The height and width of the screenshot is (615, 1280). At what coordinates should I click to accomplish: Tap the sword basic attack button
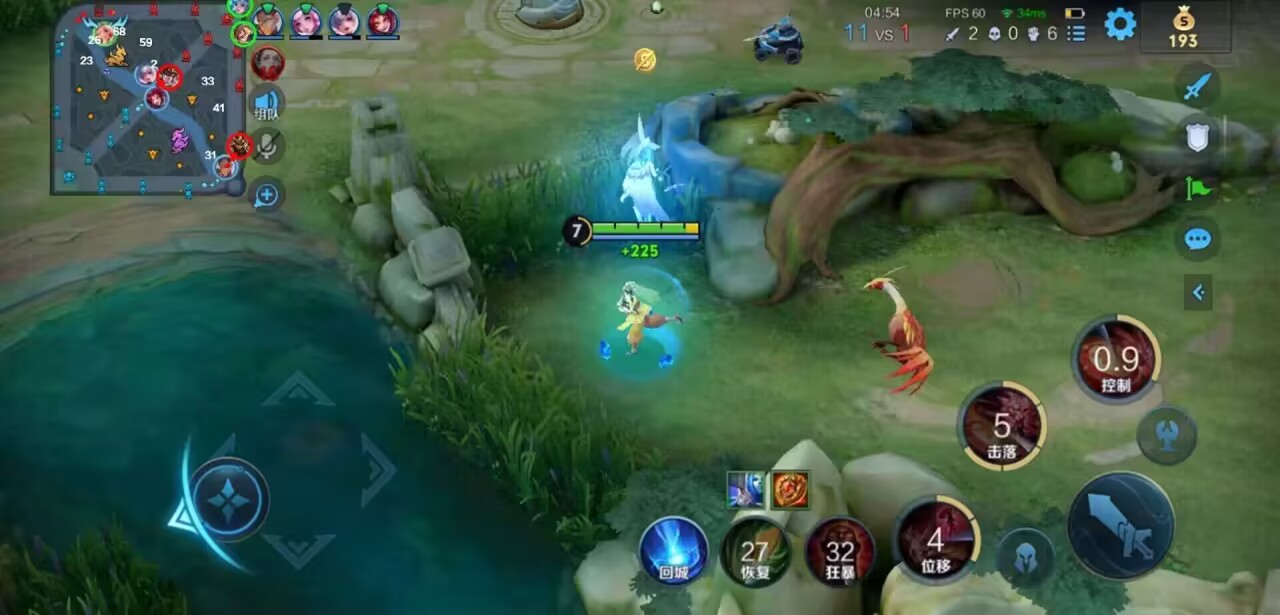tap(1120, 526)
